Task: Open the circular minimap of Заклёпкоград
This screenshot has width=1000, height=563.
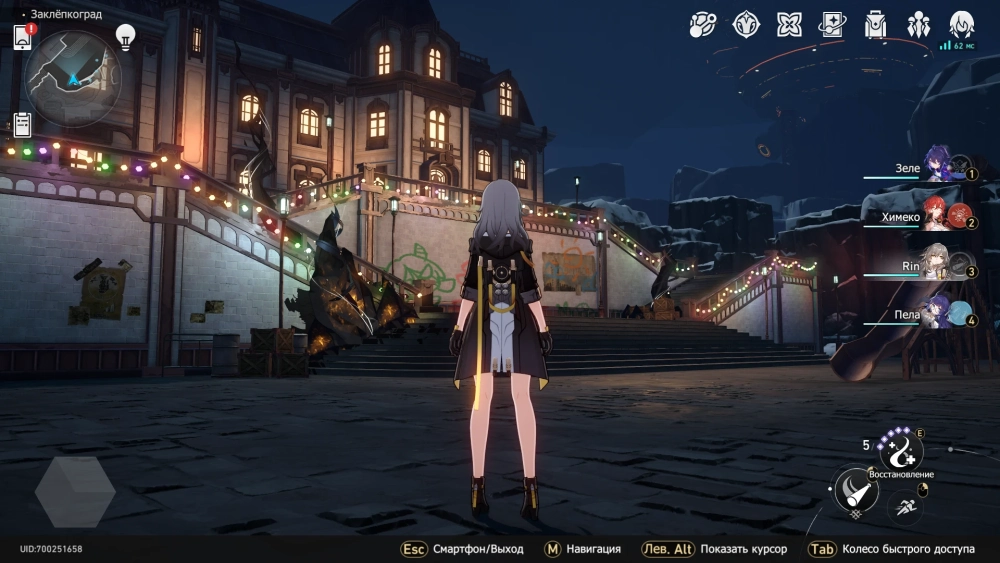Action: click(73, 78)
